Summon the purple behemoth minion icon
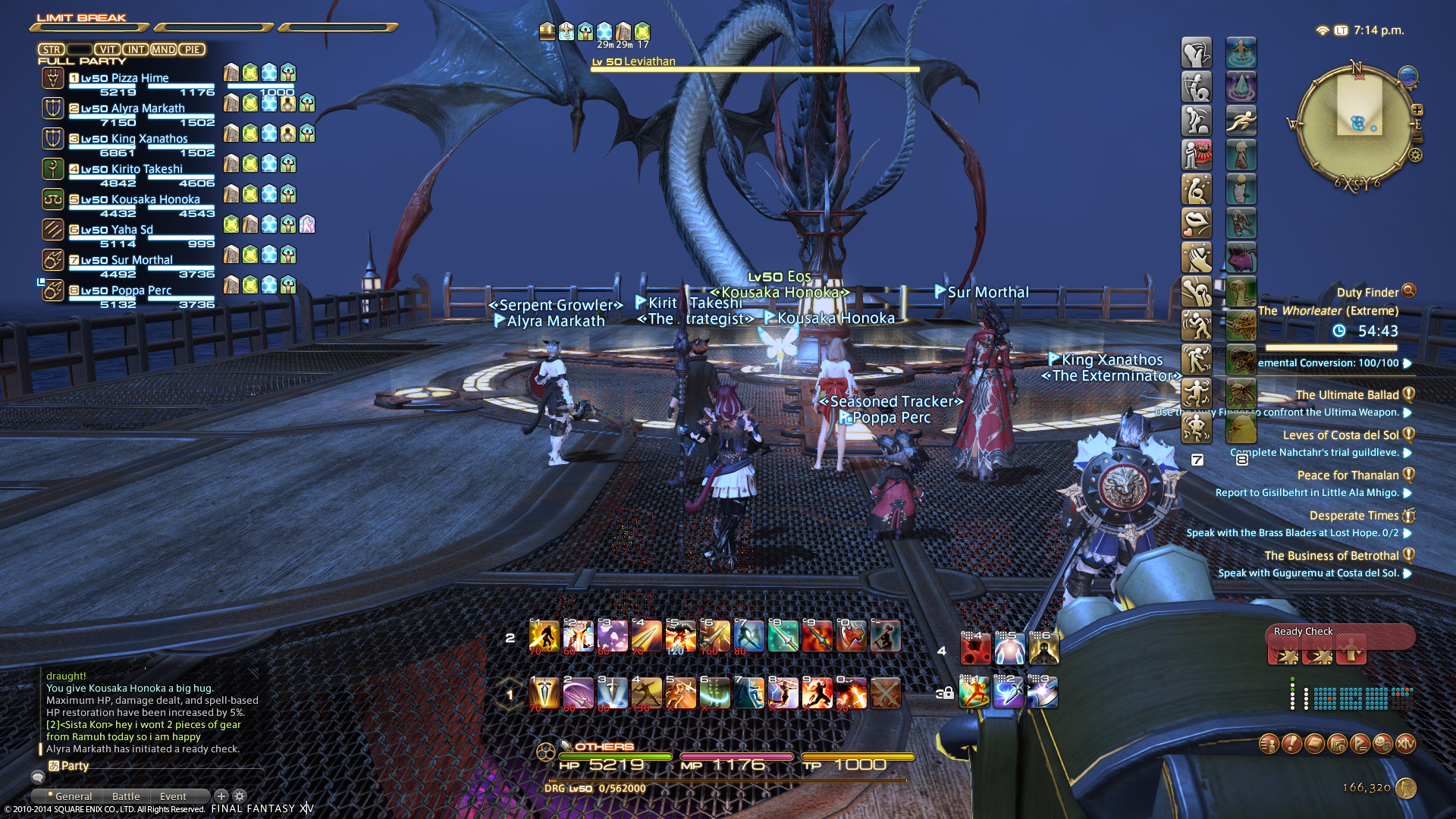Image resolution: width=1456 pixels, height=819 pixels. click(1241, 258)
